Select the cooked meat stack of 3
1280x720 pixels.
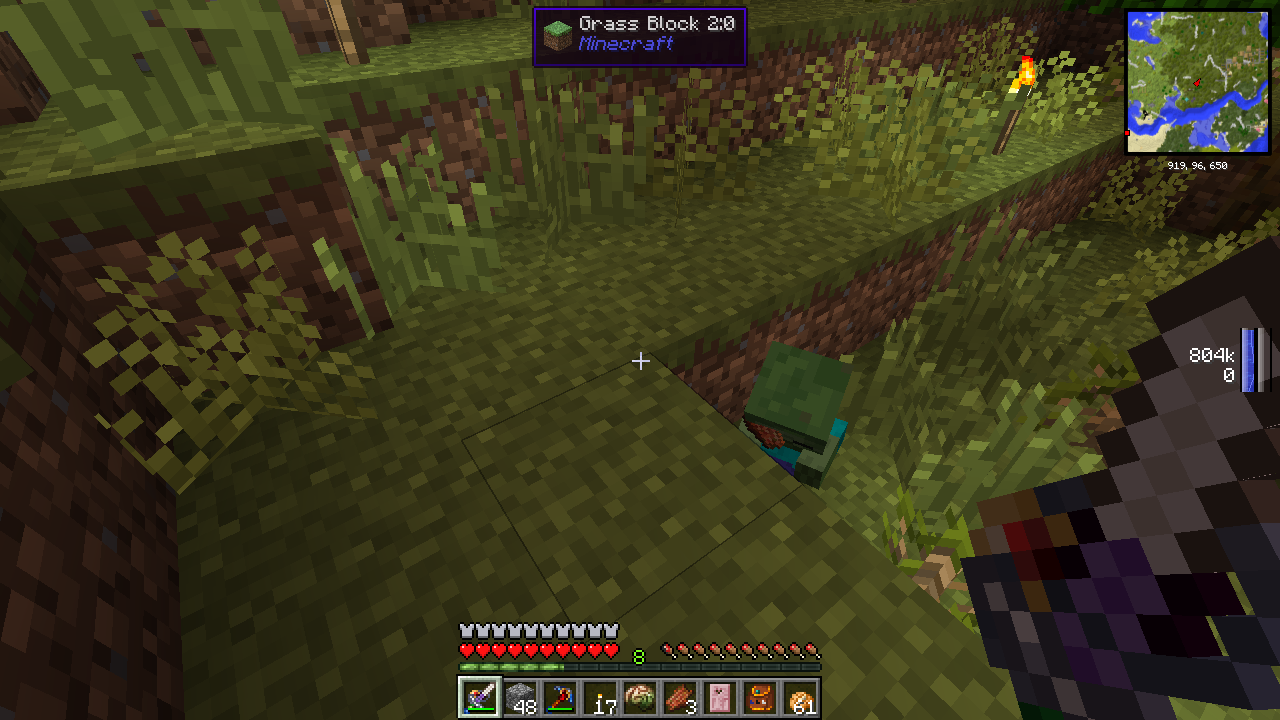[680, 697]
